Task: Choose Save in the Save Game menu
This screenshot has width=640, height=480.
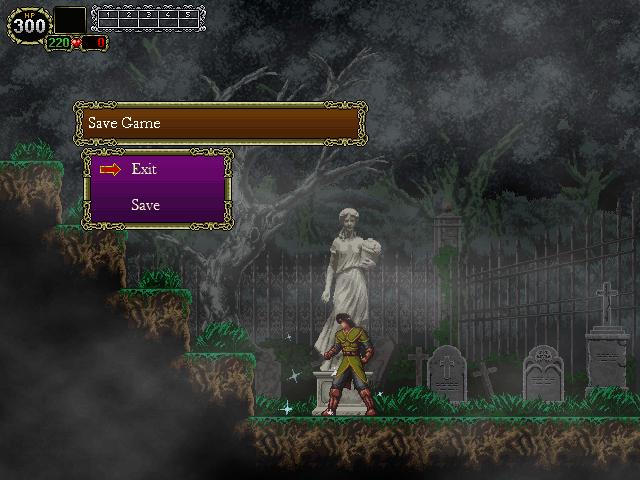Action: [145, 205]
